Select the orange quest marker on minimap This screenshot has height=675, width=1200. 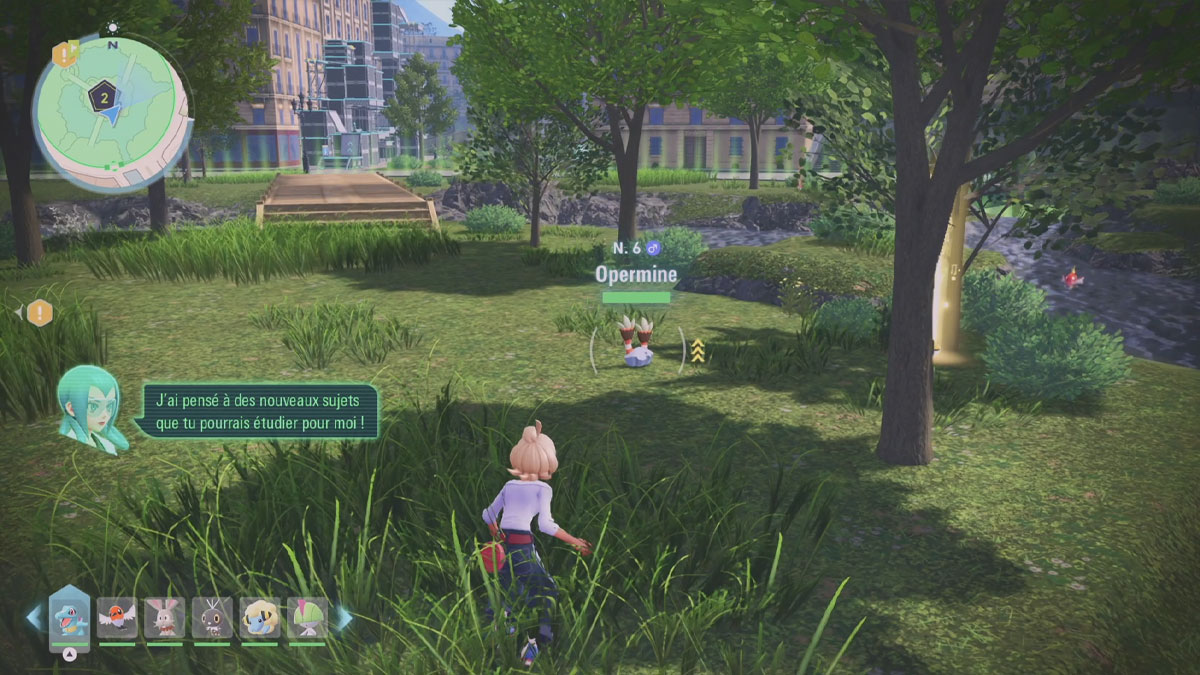65,54
